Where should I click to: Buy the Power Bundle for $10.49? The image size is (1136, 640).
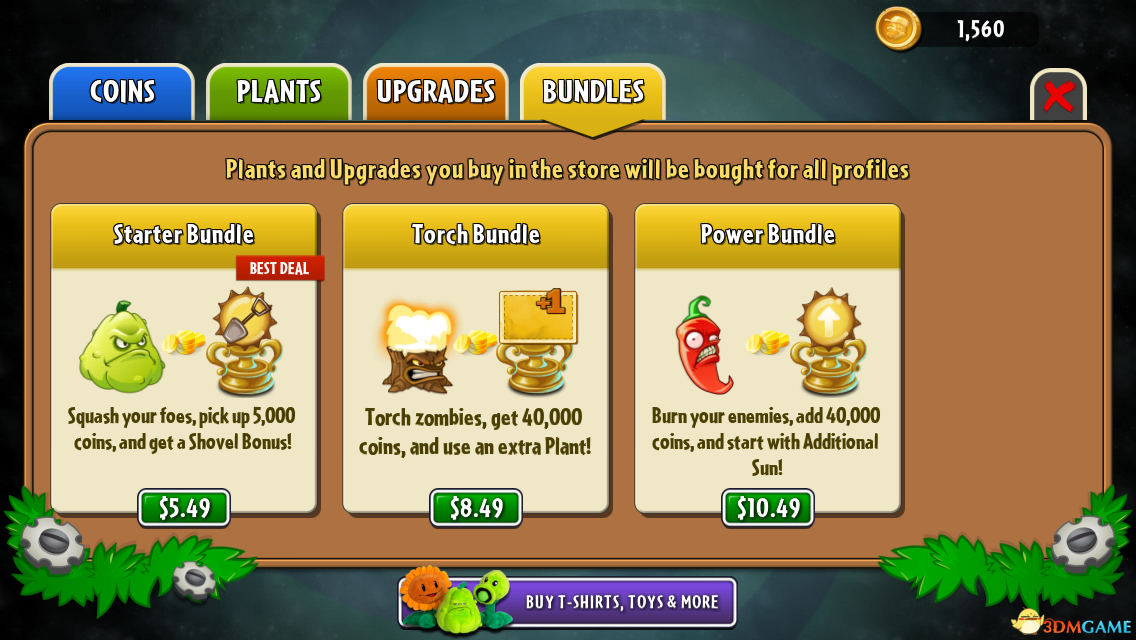pos(768,508)
